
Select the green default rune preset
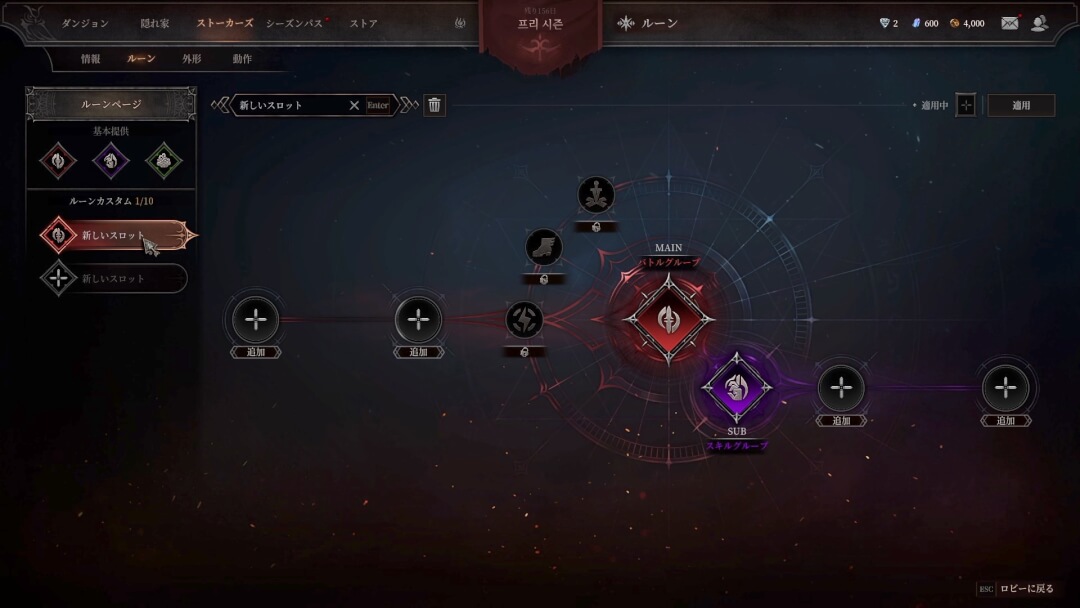pyautogui.click(x=163, y=160)
